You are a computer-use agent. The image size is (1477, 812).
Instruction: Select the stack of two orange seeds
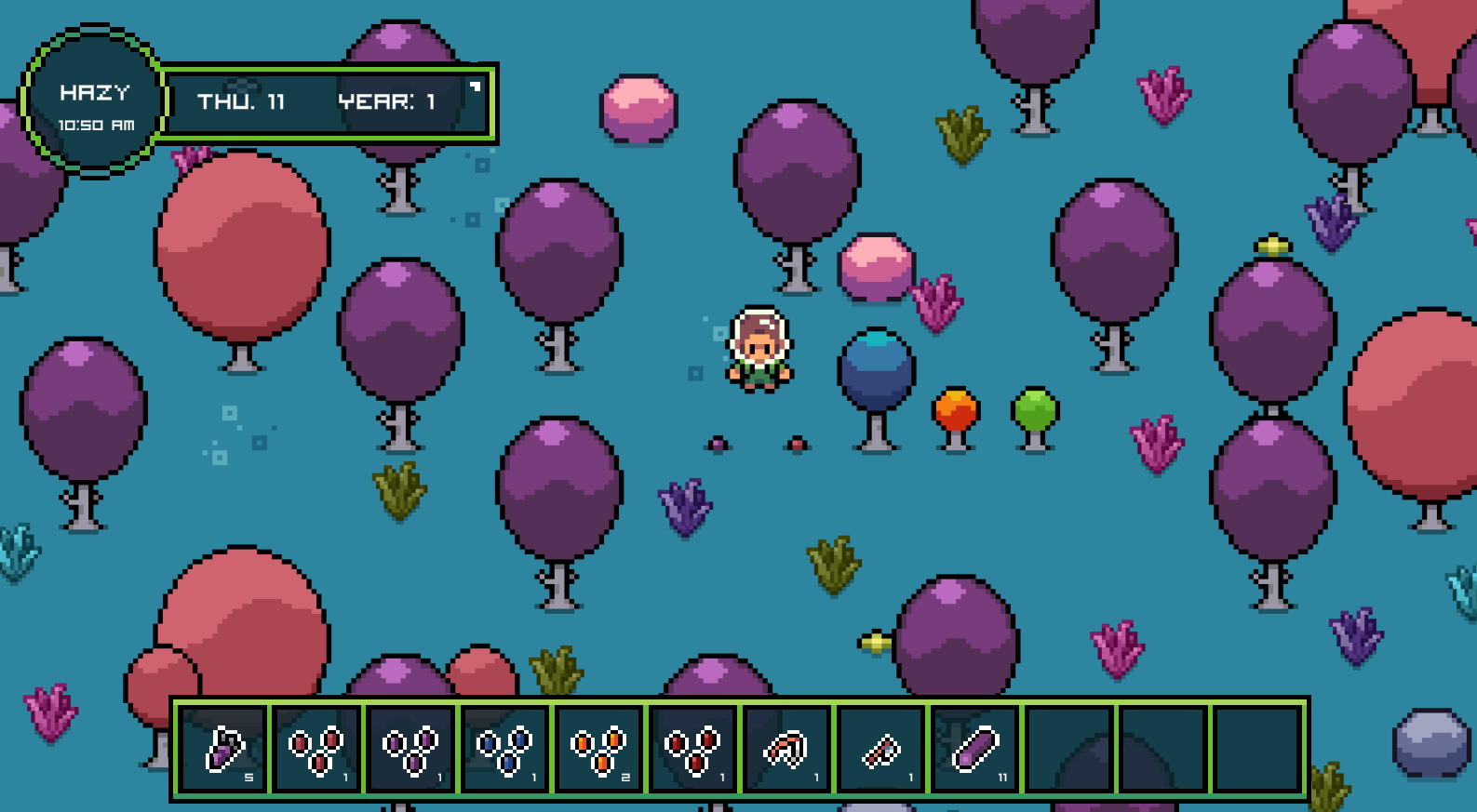[600, 749]
